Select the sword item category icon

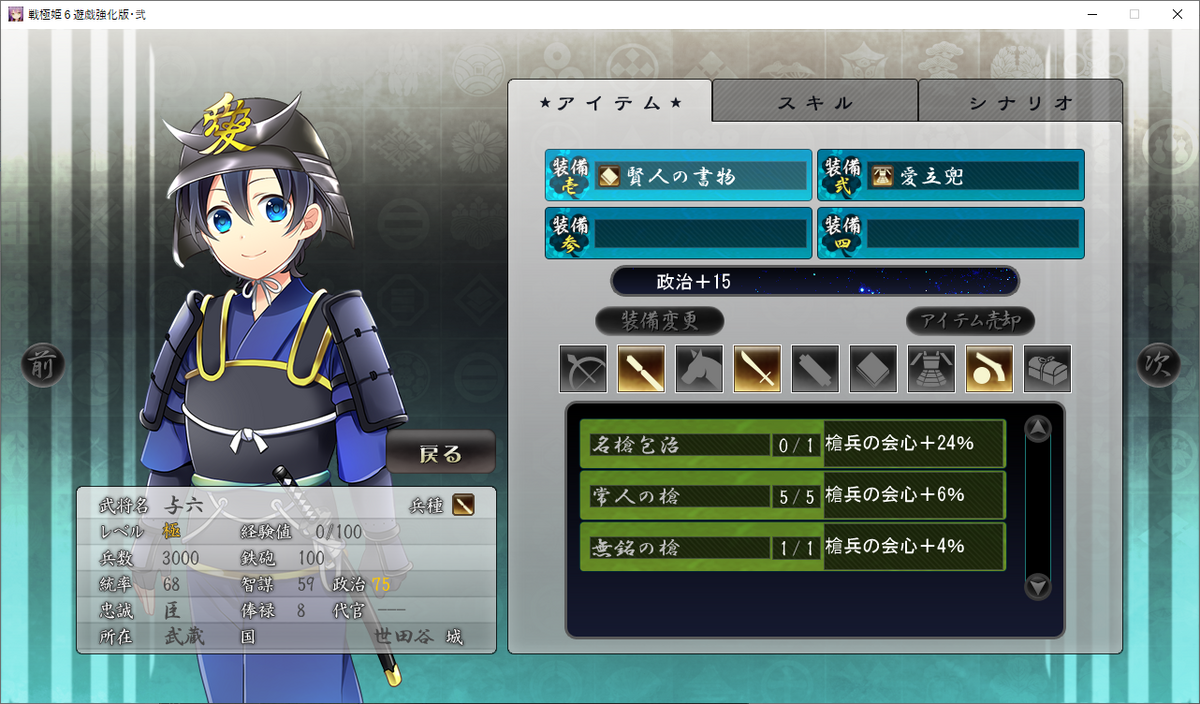(757, 369)
